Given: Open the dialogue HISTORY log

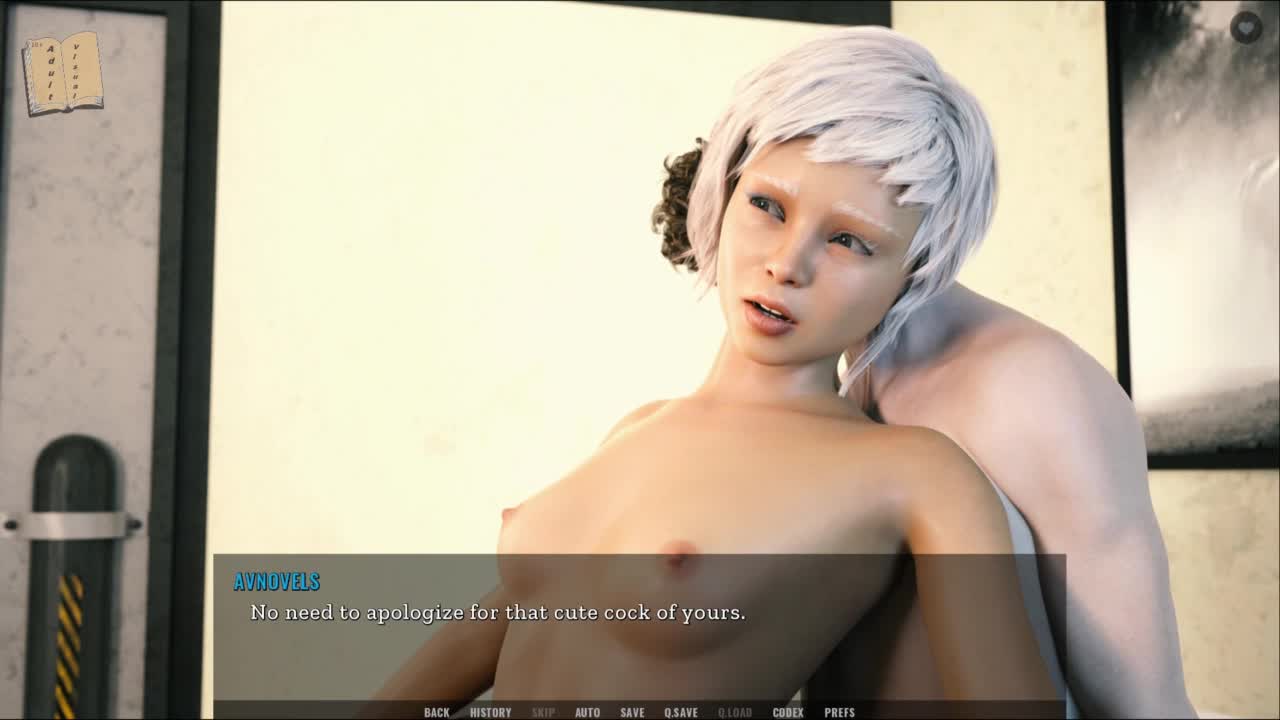Looking at the screenshot, I should (x=490, y=712).
